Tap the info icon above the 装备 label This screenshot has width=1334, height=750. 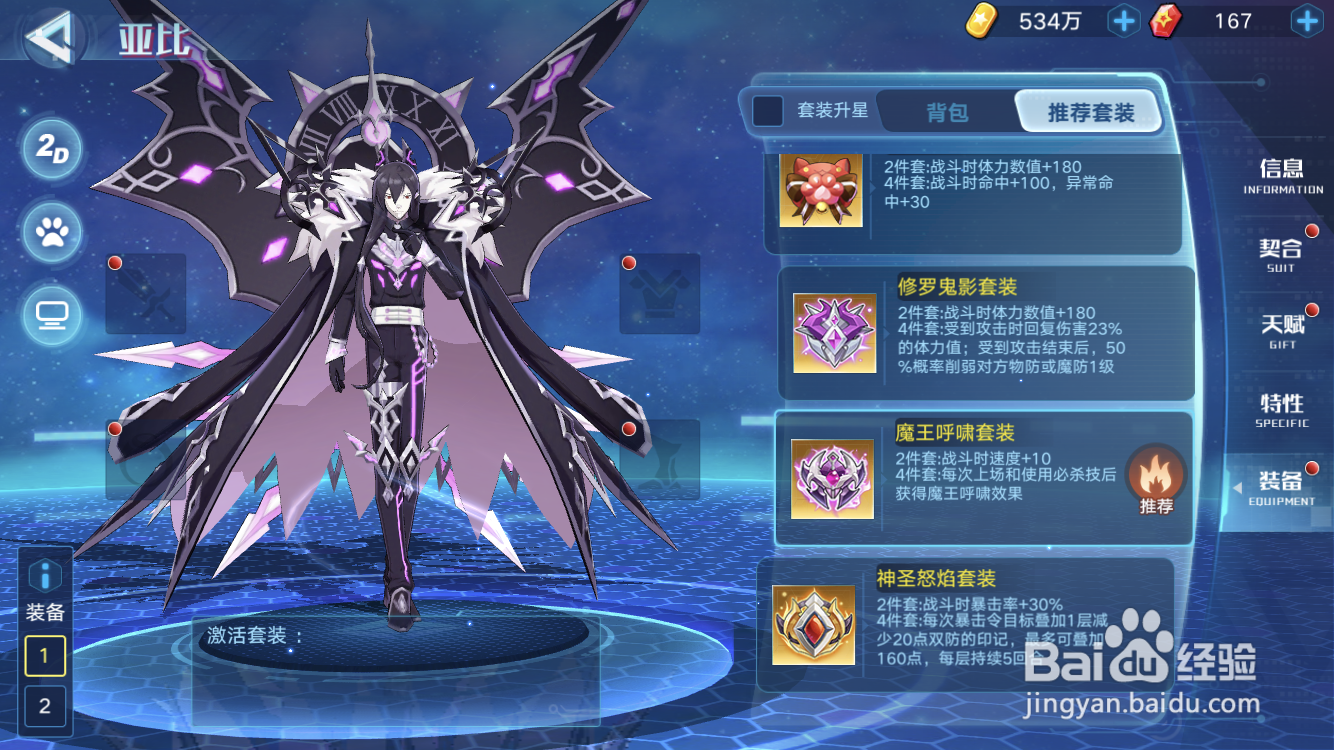[x=44, y=575]
